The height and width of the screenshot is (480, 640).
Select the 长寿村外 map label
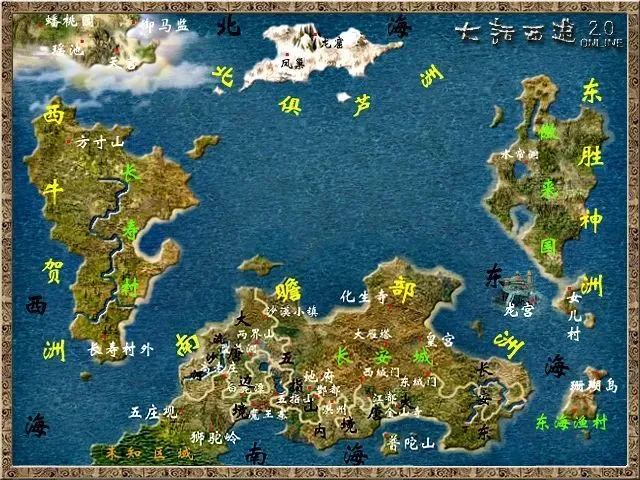pyautogui.click(x=121, y=349)
